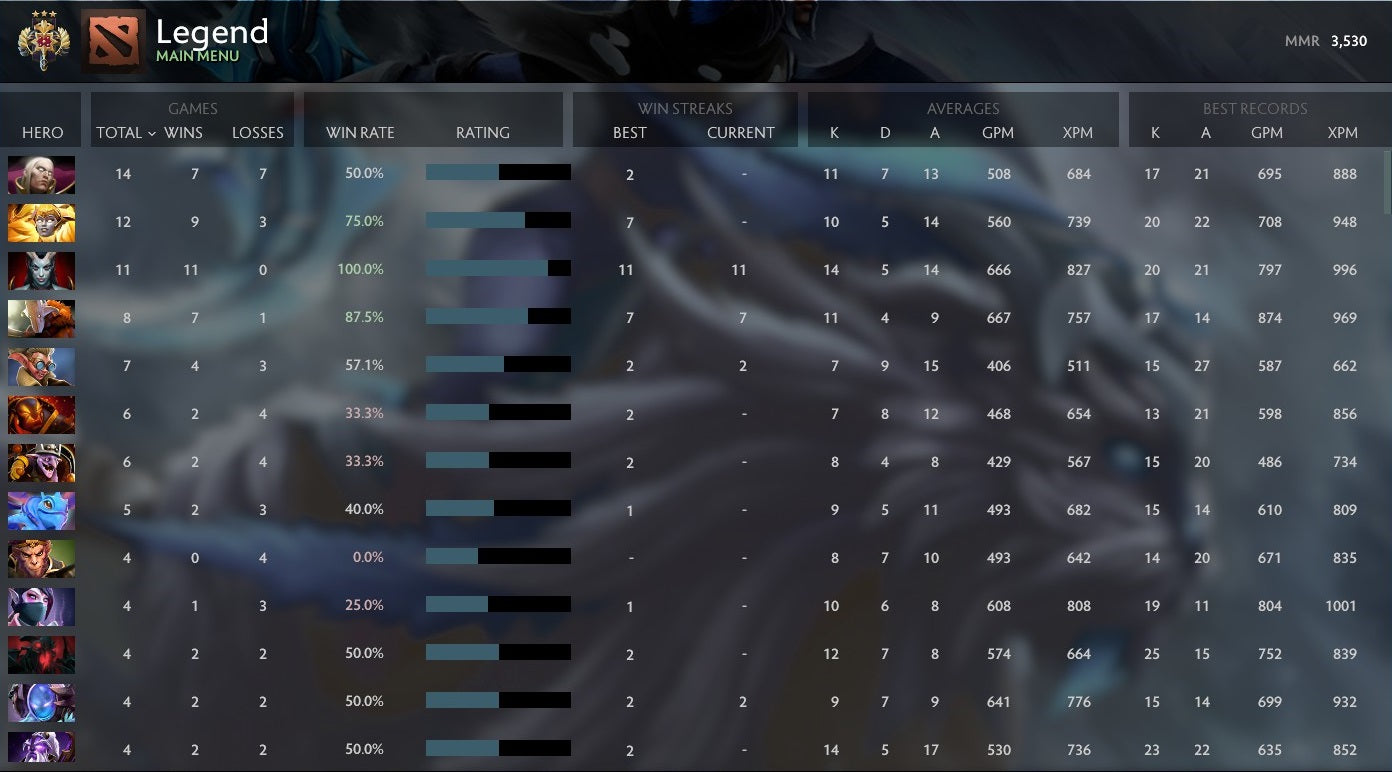Click the Ember Spirit hero icon

[41, 413]
